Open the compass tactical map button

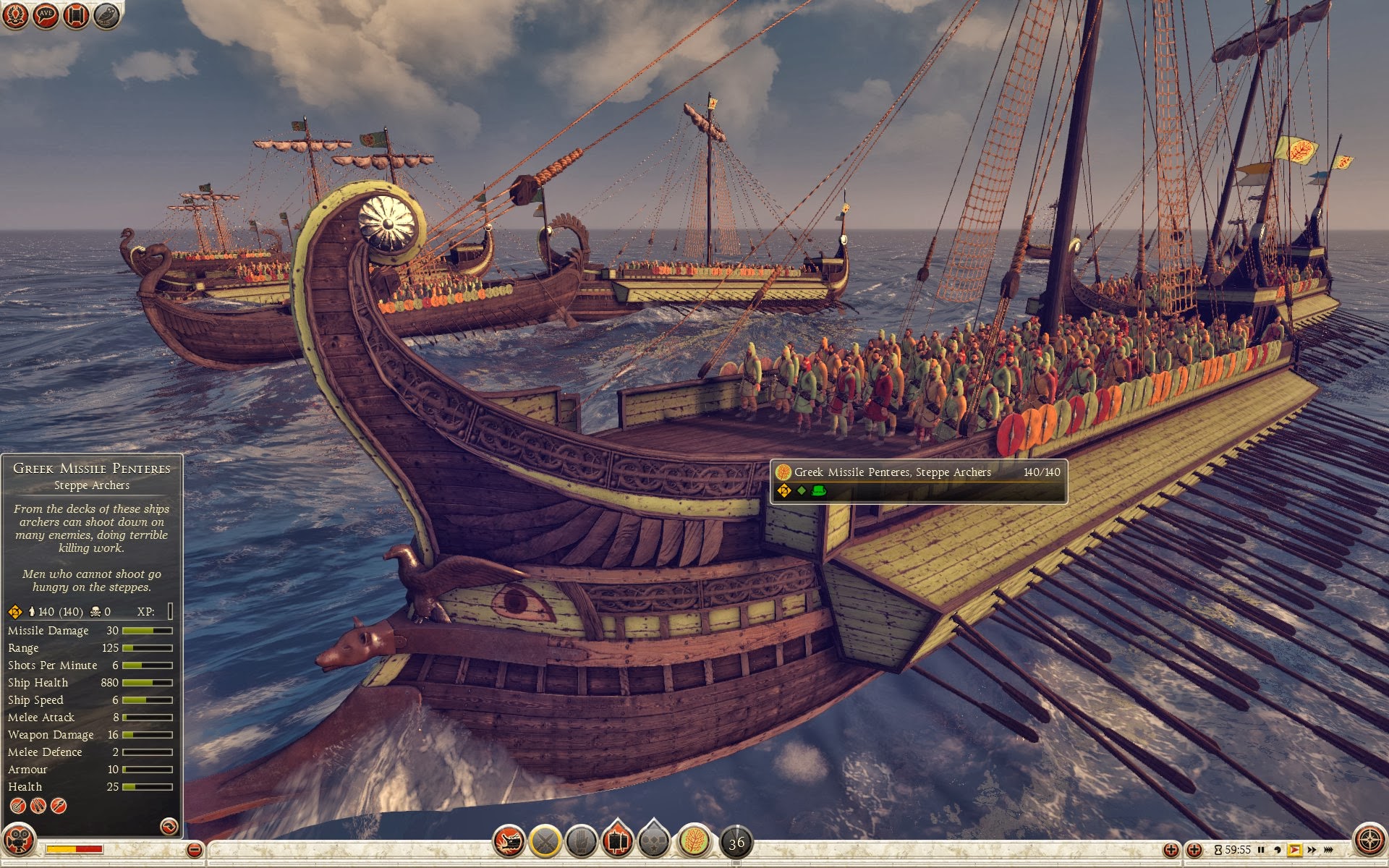pos(1368,841)
